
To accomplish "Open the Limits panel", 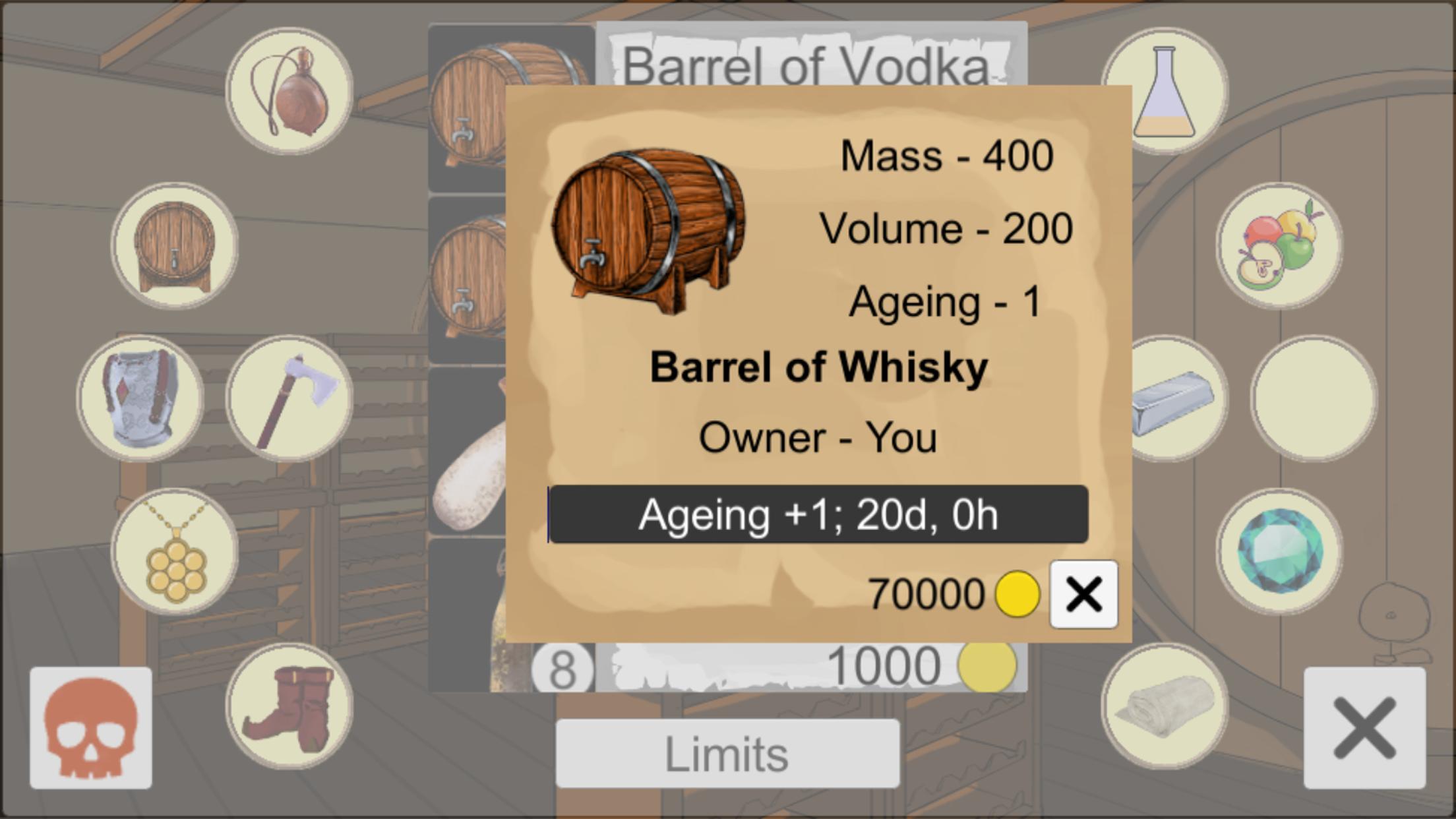I will [x=727, y=754].
